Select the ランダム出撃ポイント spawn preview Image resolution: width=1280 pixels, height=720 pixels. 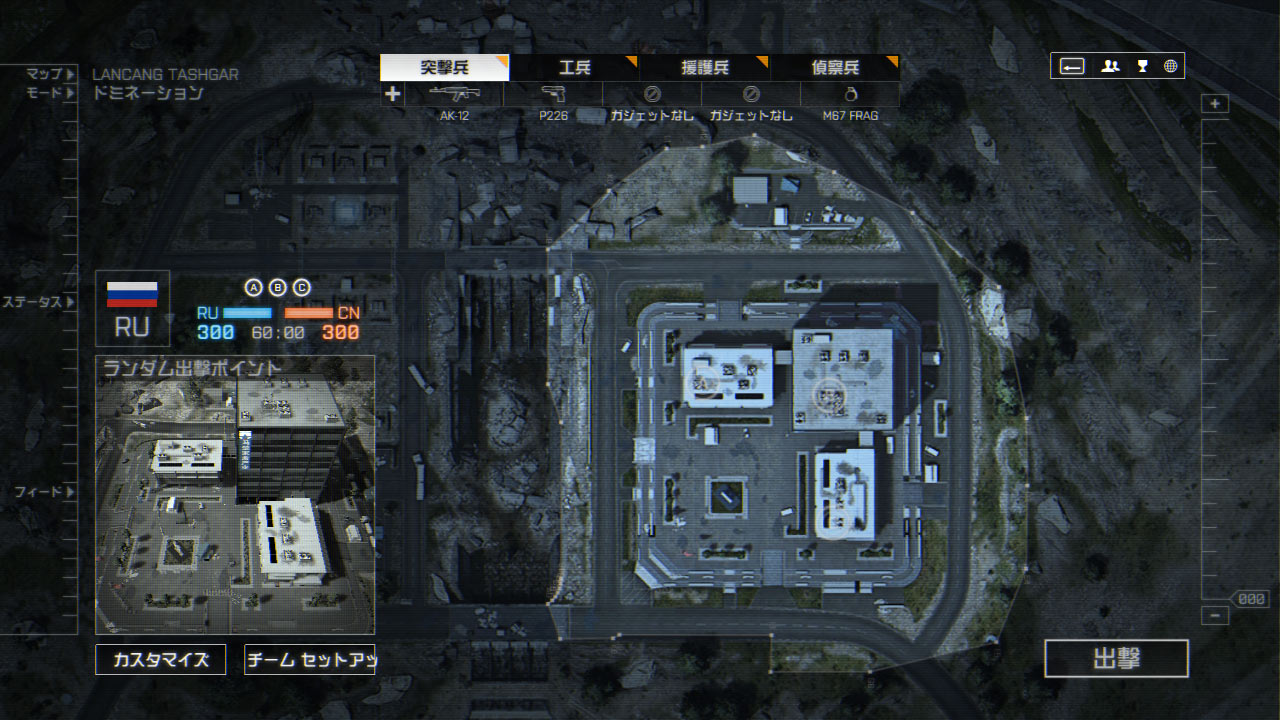pyautogui.click(x=235, y=495)
